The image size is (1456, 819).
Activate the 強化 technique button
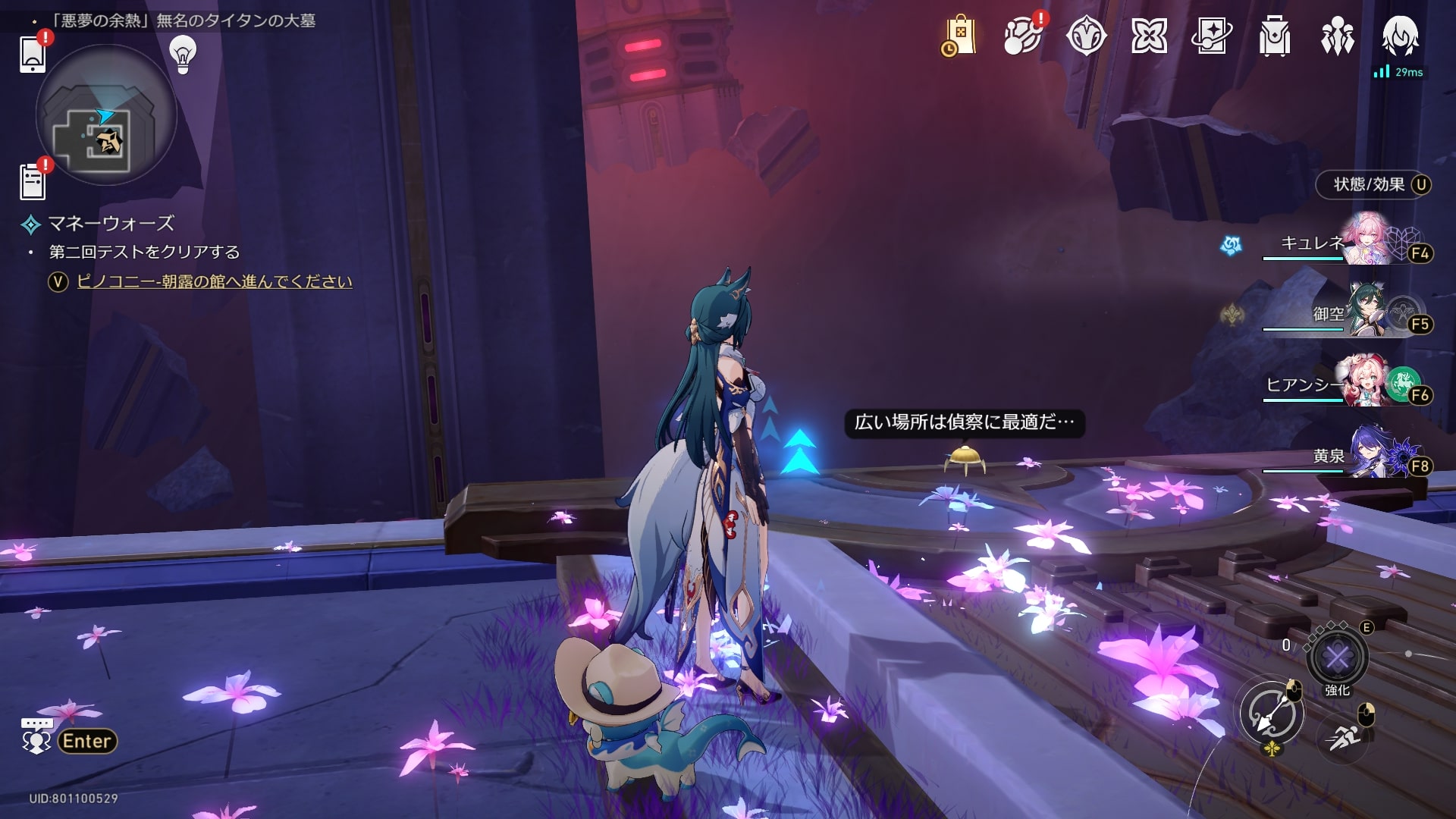pos(1337,657)
